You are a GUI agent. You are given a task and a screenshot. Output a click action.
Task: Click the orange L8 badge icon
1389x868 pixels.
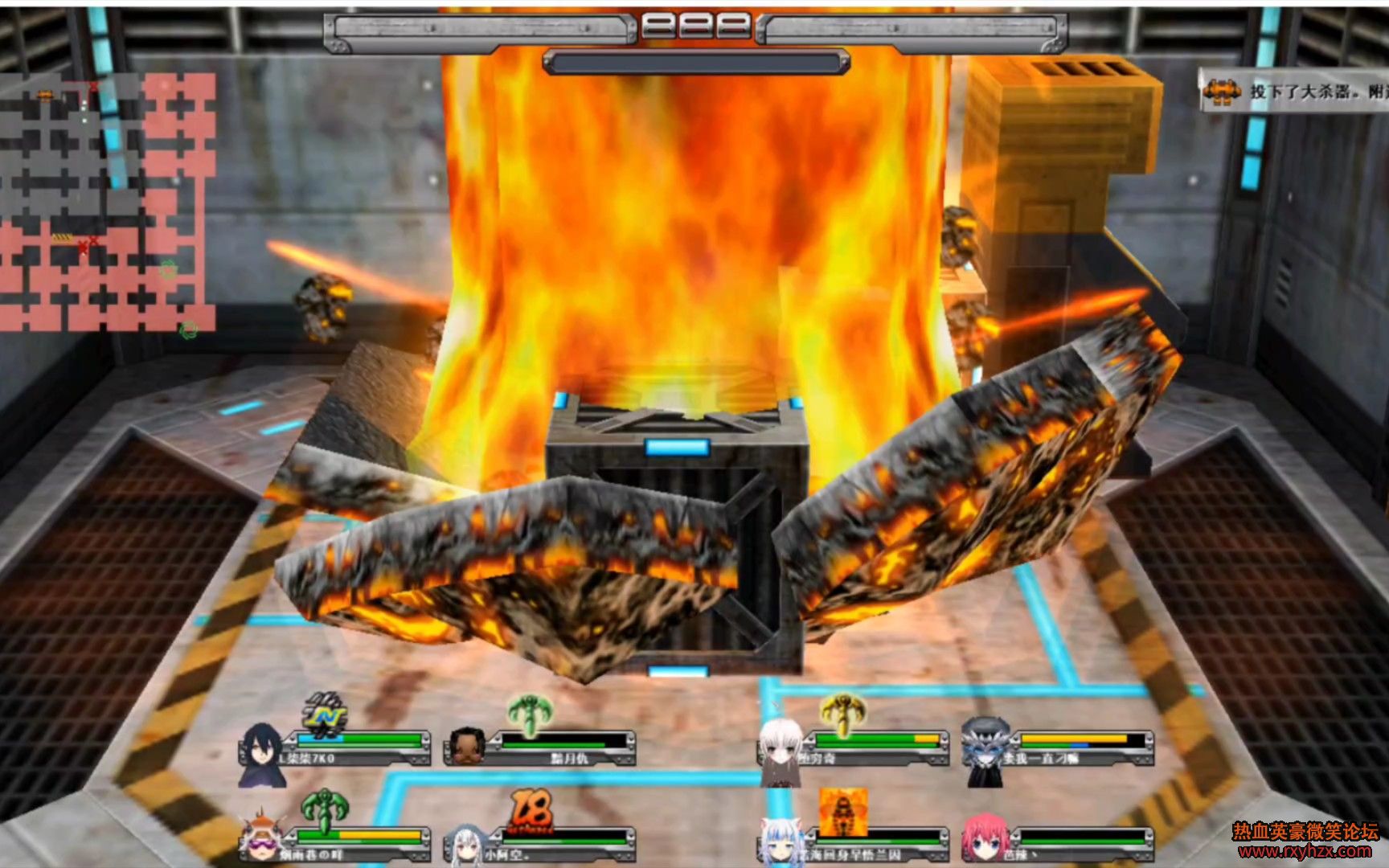coord(531,810)
